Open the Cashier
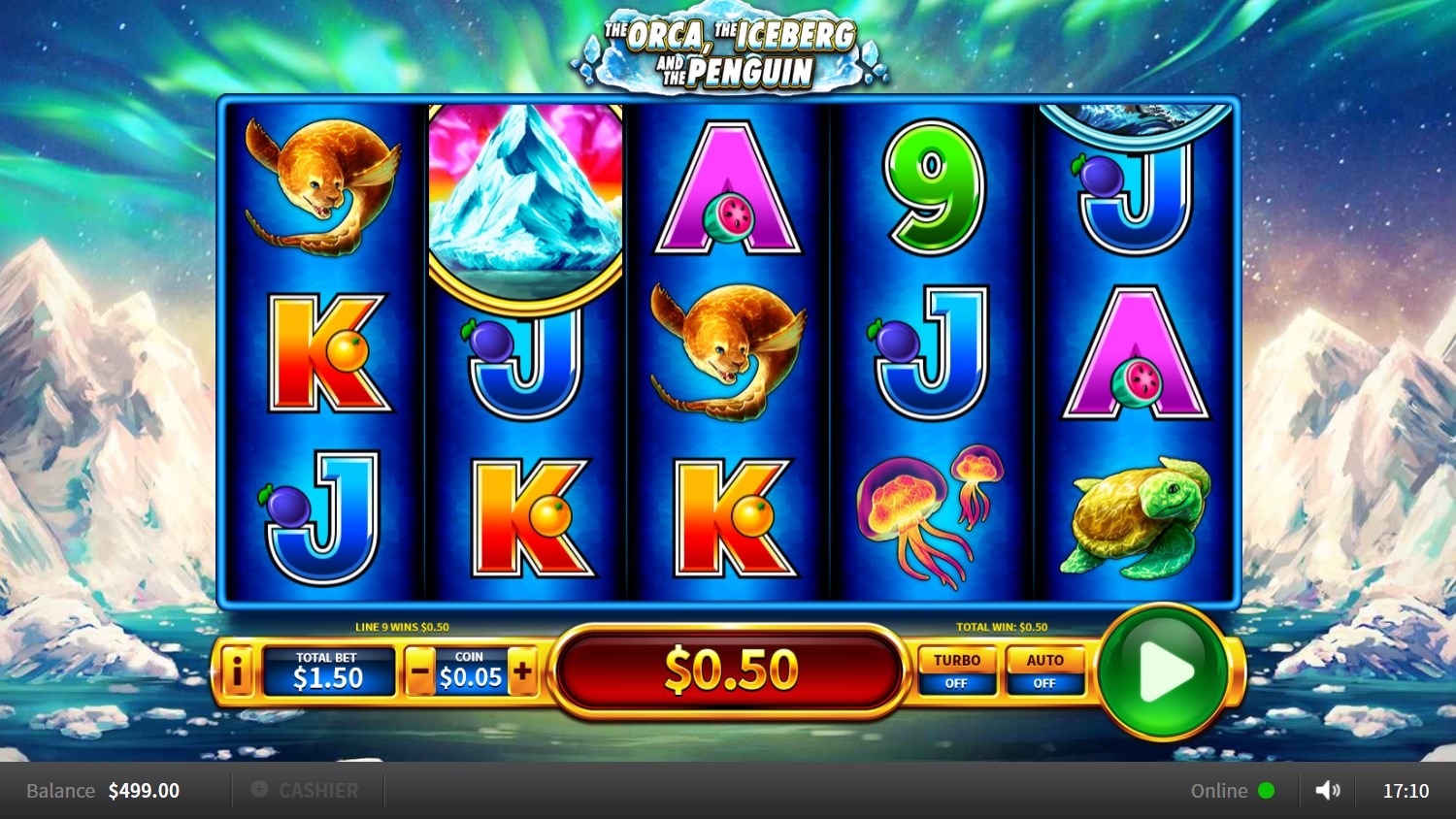The image size is (1456, 819). [x=307, y=791]
